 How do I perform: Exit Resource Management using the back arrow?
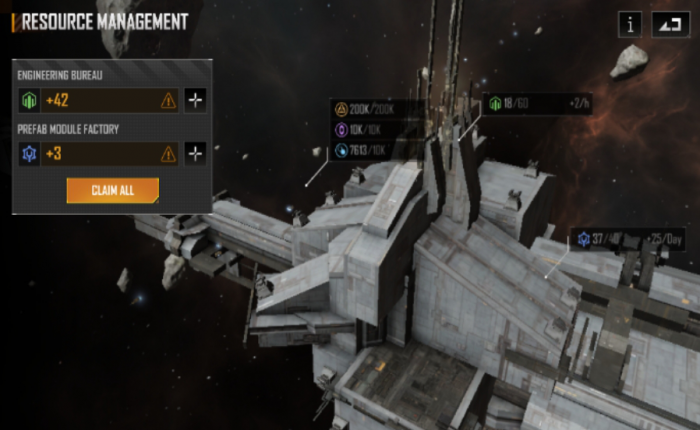point(667,24)
